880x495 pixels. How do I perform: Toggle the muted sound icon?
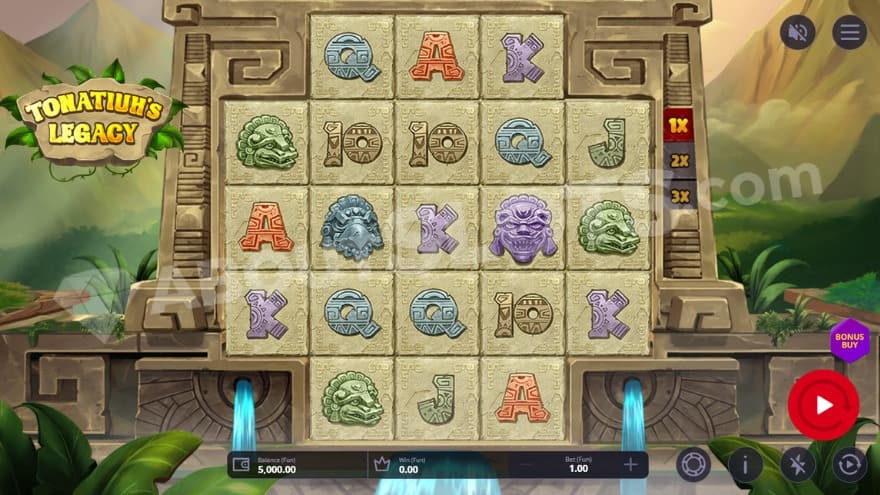(797, 33)
